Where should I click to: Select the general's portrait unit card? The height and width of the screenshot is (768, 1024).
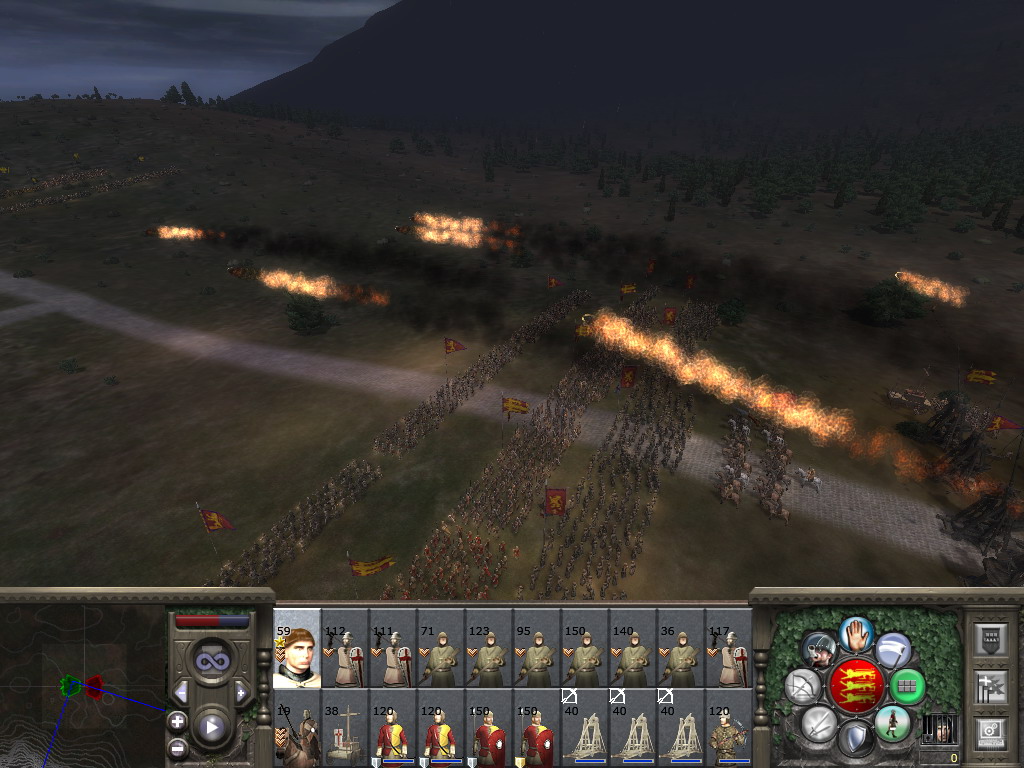[x=296, y=651]
